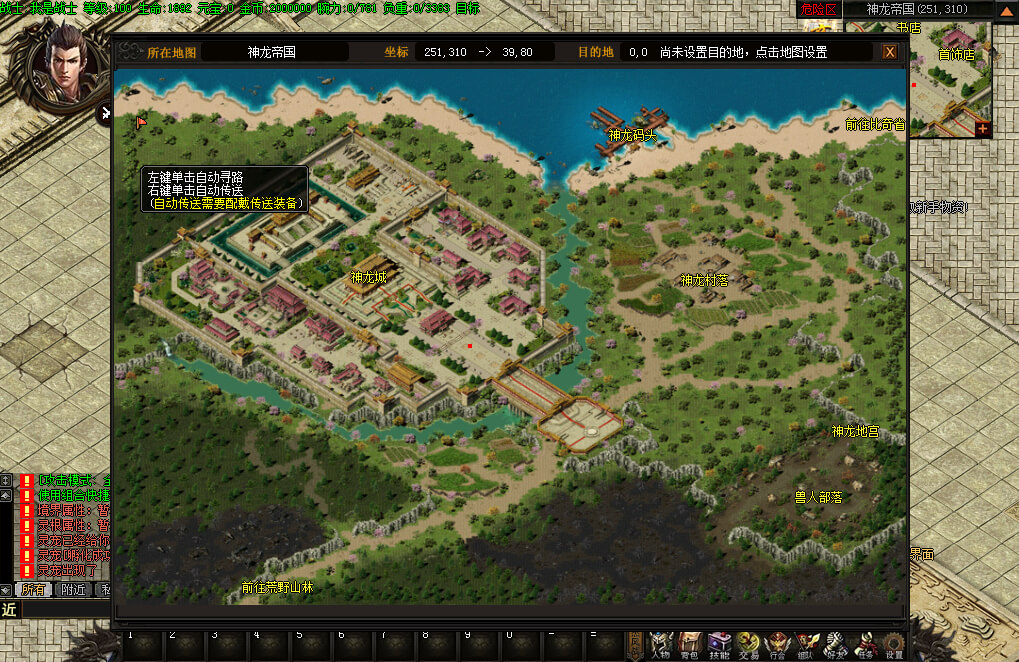Choose 神龙码头 on the map
This screenshot has width=1019, height=662.
click(632, 135)
